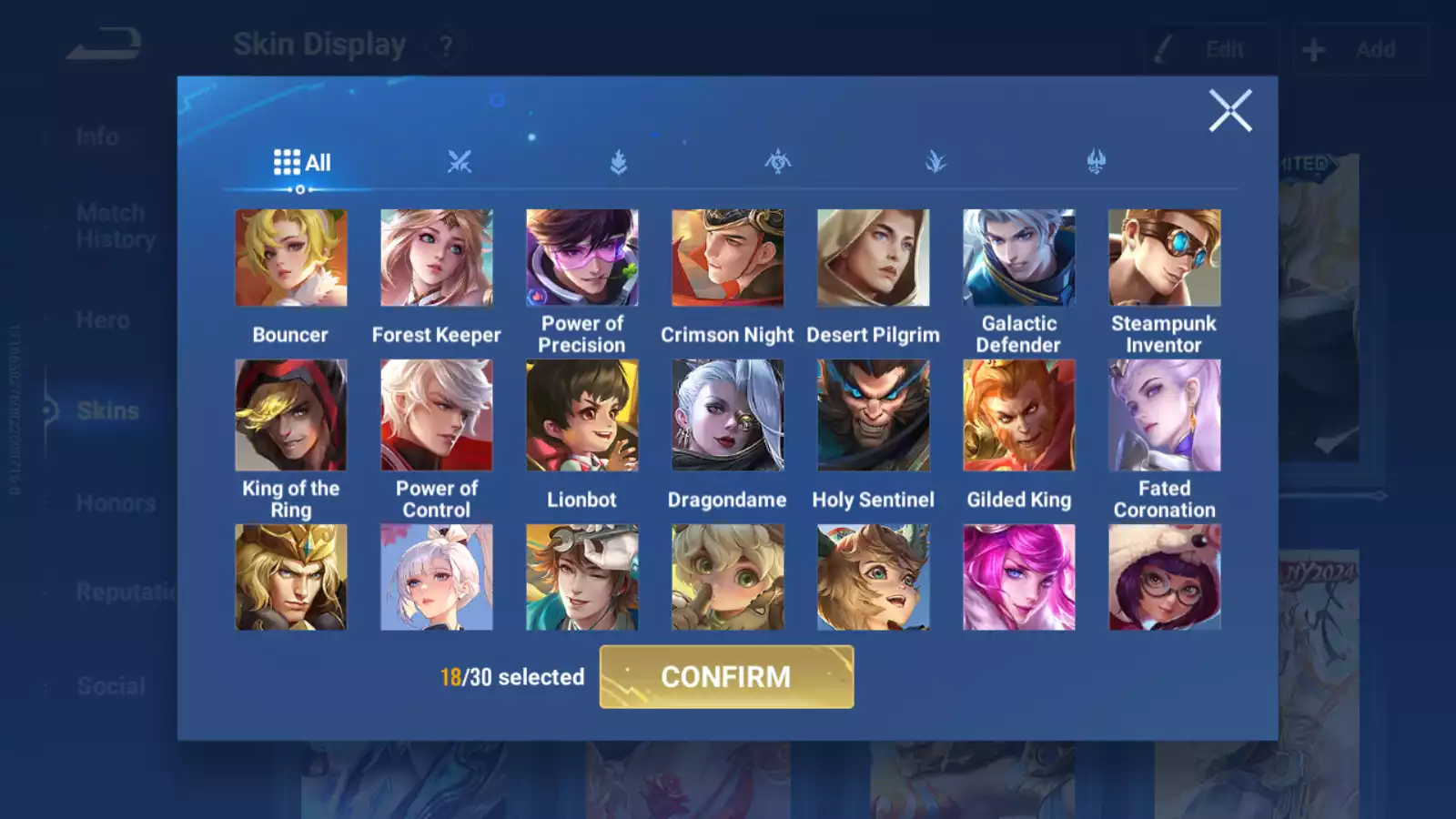Select the Galactic Defender skin
Screen dimensions: 1456x819
tap(1018, 258)
